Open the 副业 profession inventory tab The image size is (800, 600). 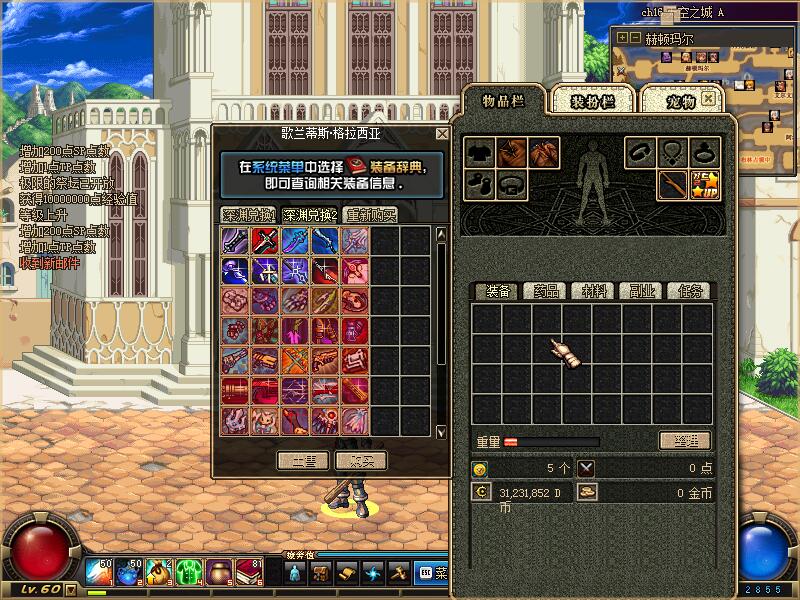click(x=642, y=291)
